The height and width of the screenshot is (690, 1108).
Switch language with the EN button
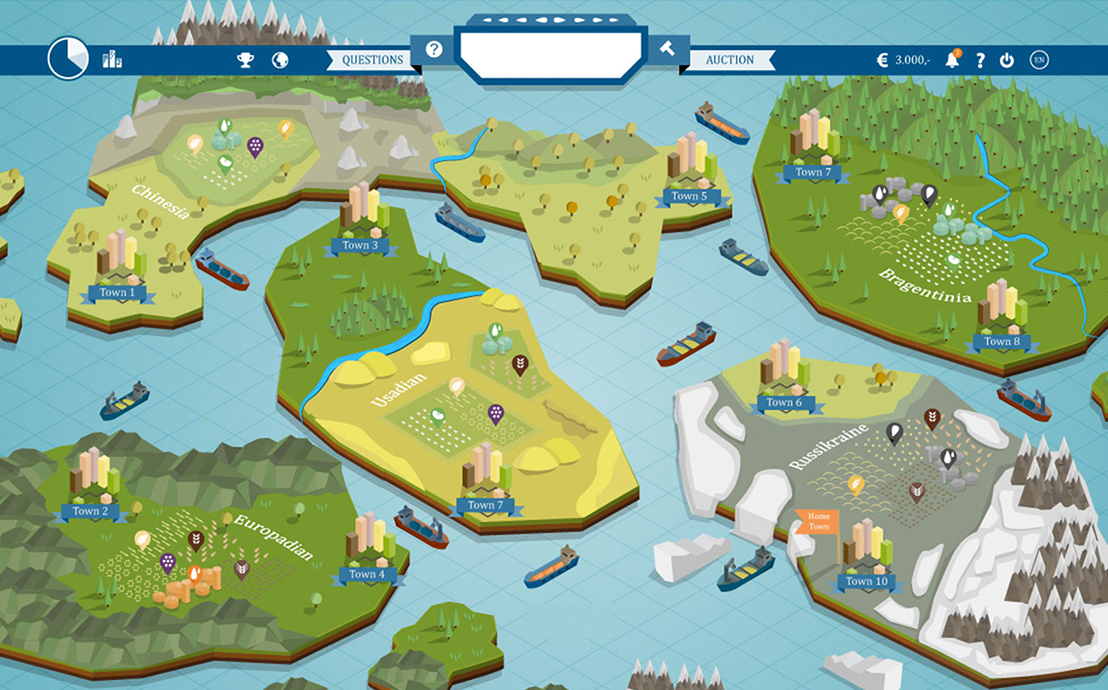(x=1039, y=60)
